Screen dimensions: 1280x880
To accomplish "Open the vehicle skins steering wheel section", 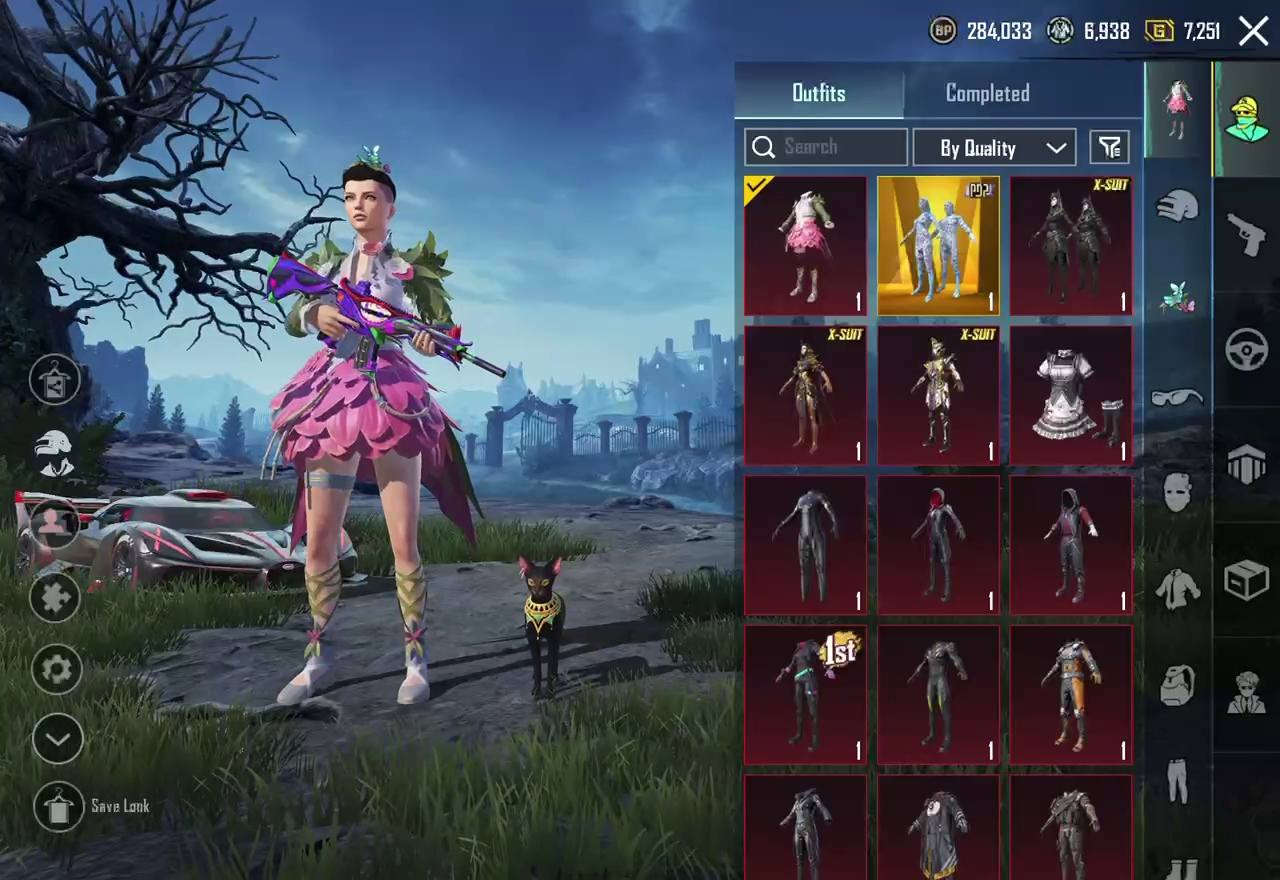I will (x=1246, y=350).
